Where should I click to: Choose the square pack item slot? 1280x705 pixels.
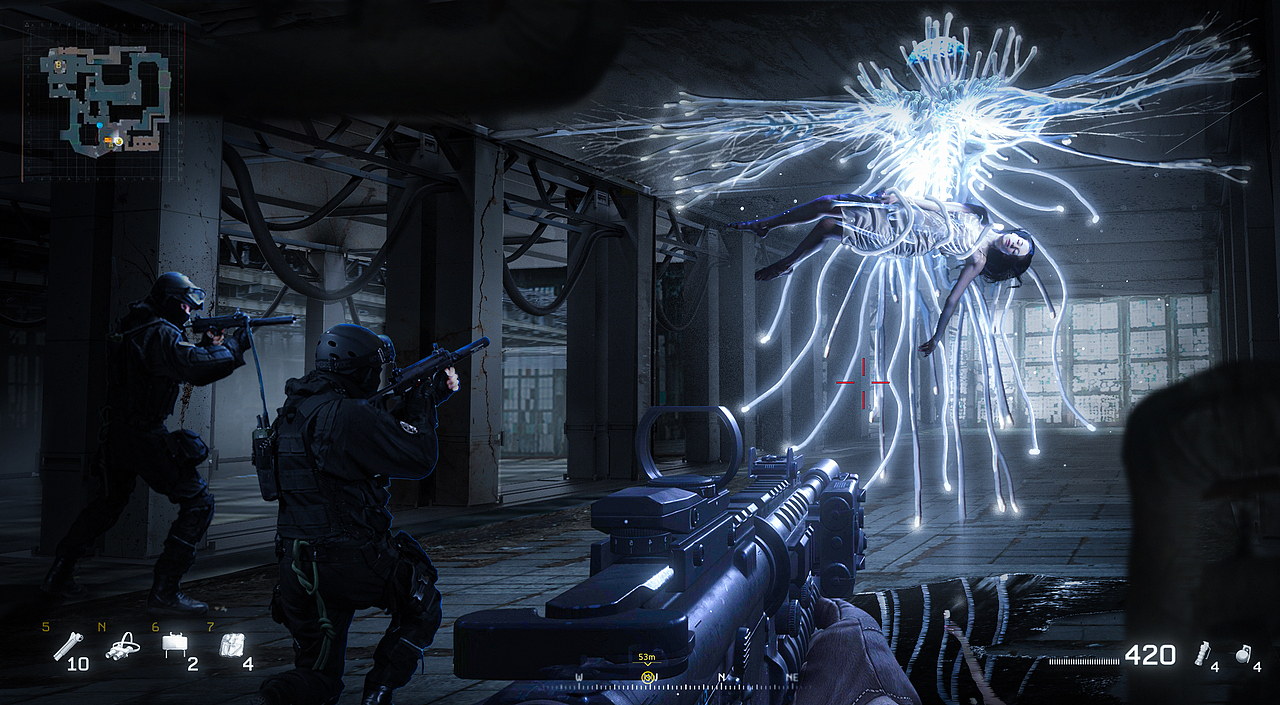tap(229, 646)
